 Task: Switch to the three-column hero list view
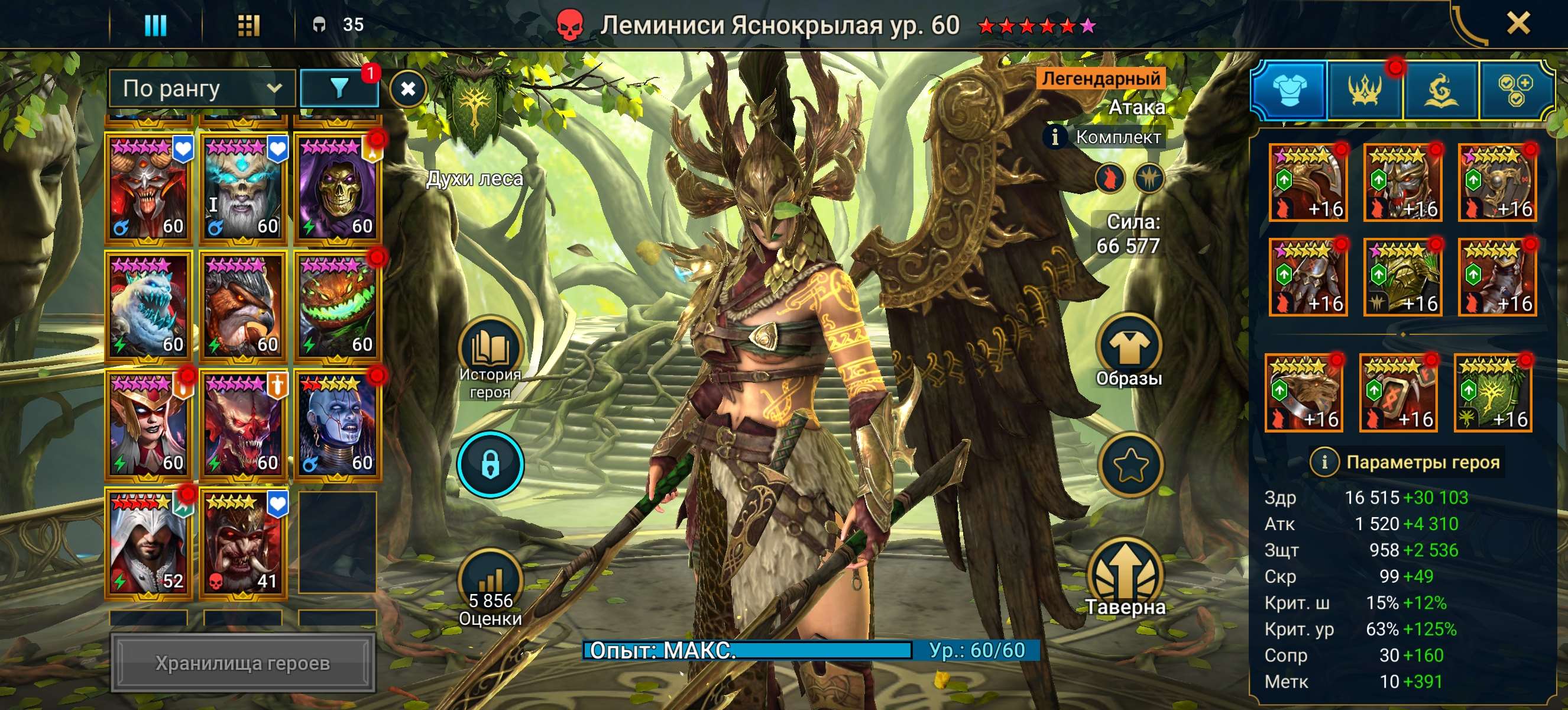(x=155, y=25)
